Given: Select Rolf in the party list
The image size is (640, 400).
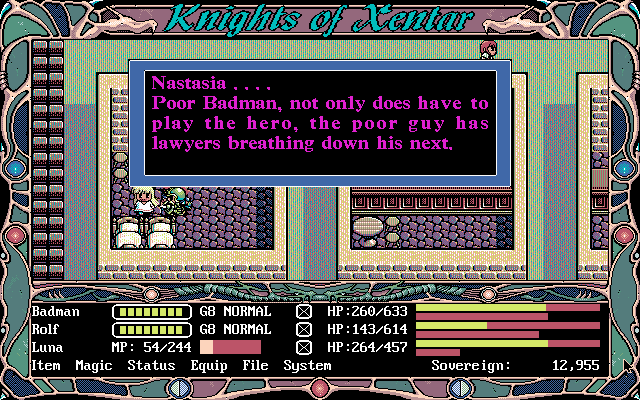Looking at the screenshot, I should click(x=47, y=329).
